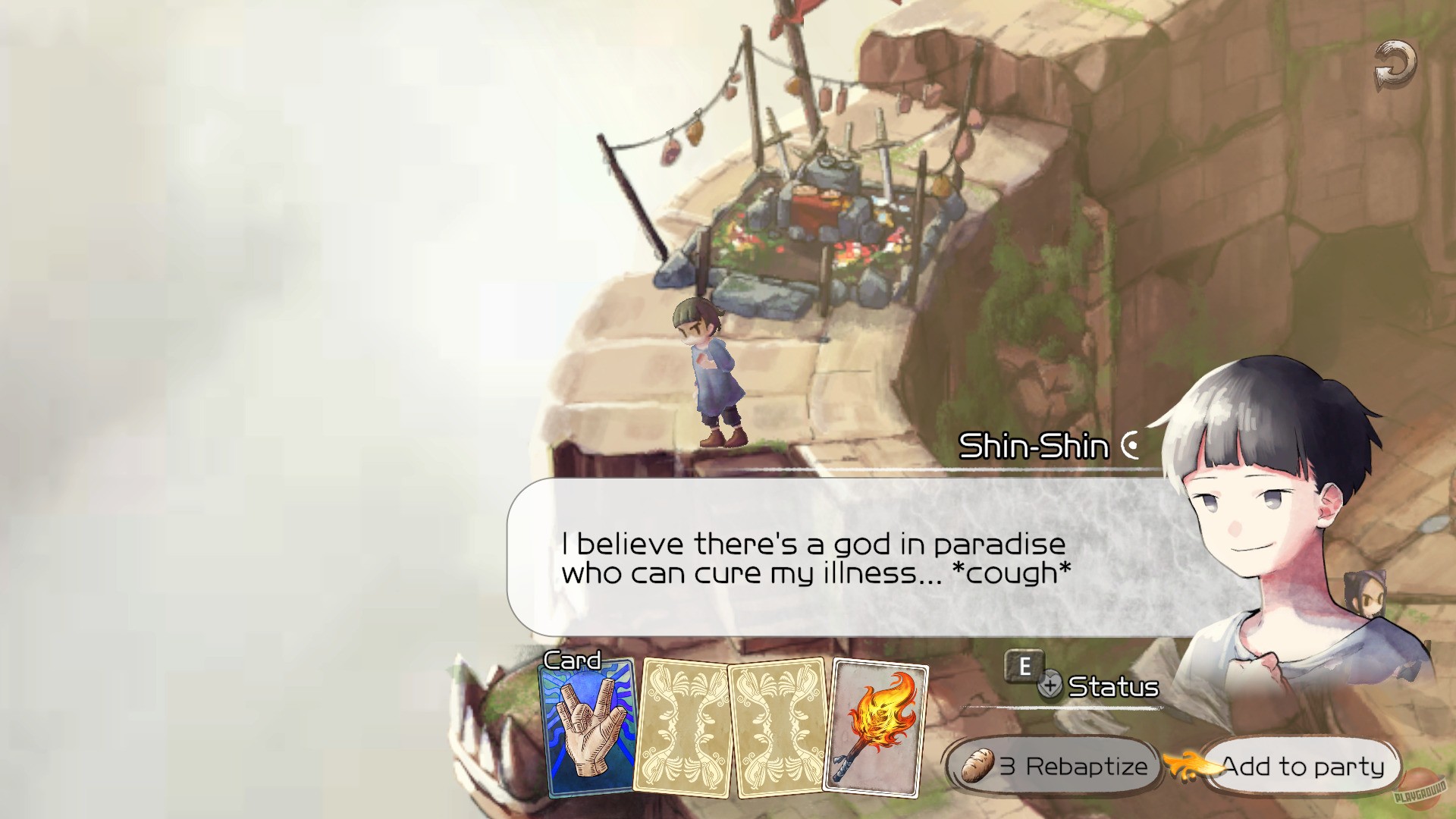Click Add to party
Image resolution: width=1456 pixels, height=819 pixels.
[1300, 767]
